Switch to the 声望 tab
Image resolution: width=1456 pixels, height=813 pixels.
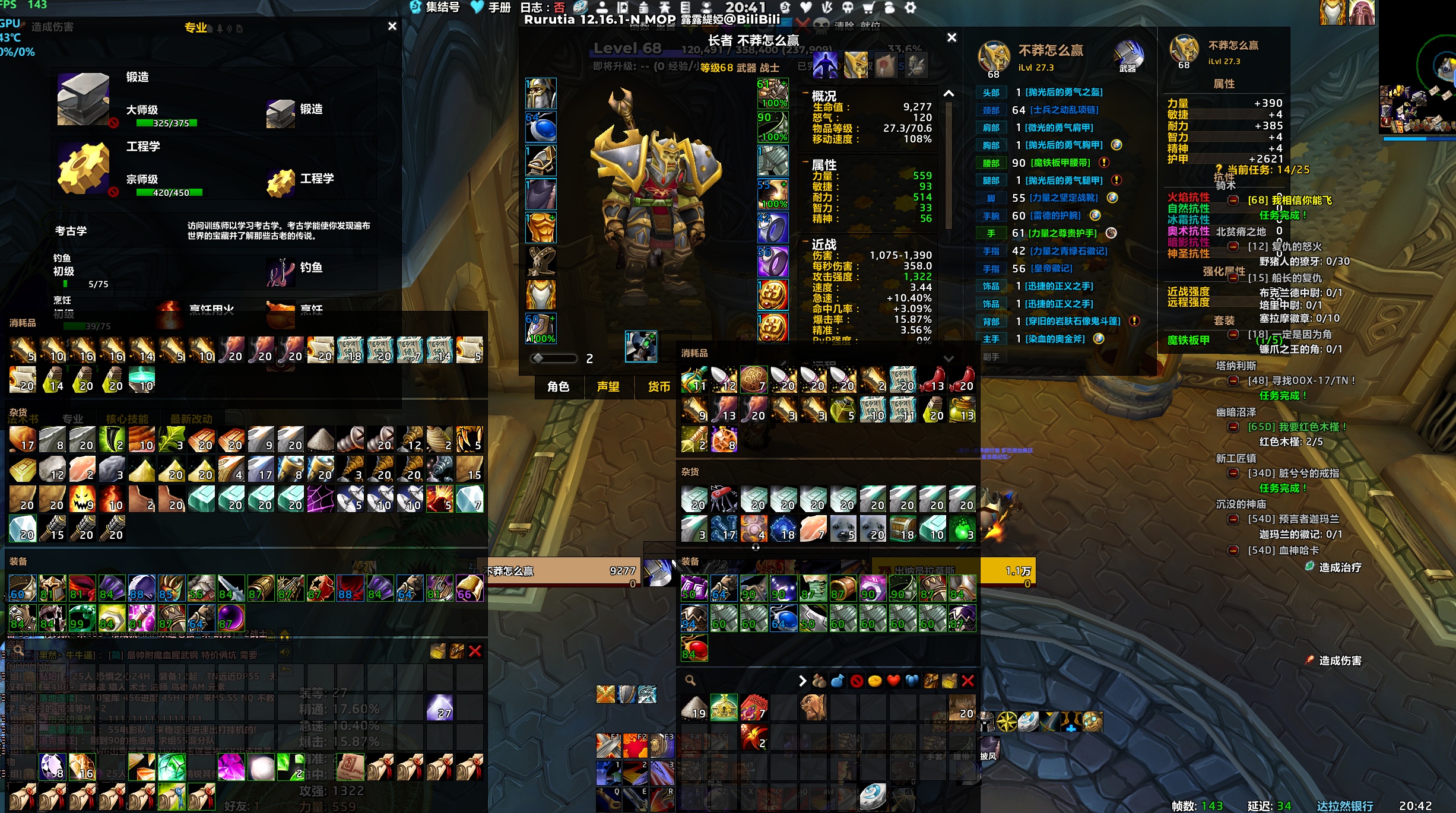pos(608,387)
